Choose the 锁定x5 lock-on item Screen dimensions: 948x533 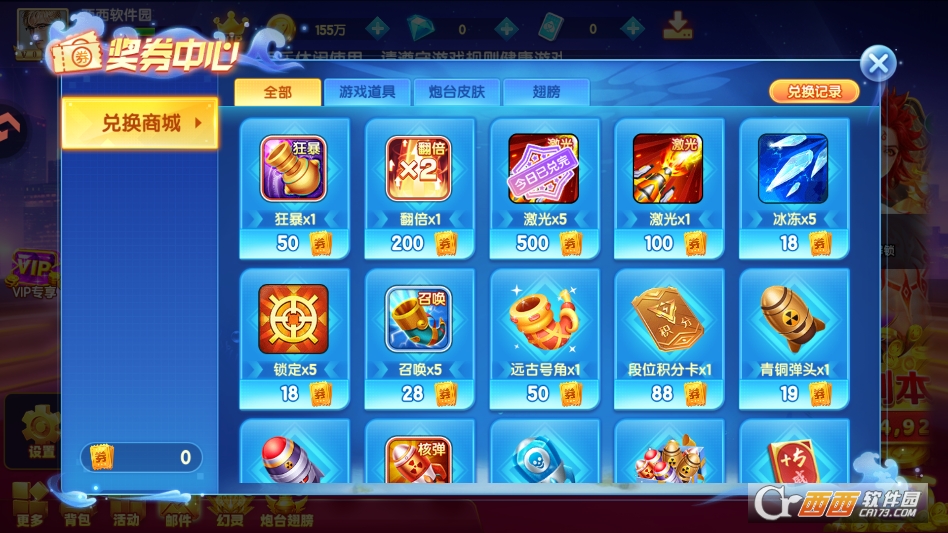tap(294, 338)
